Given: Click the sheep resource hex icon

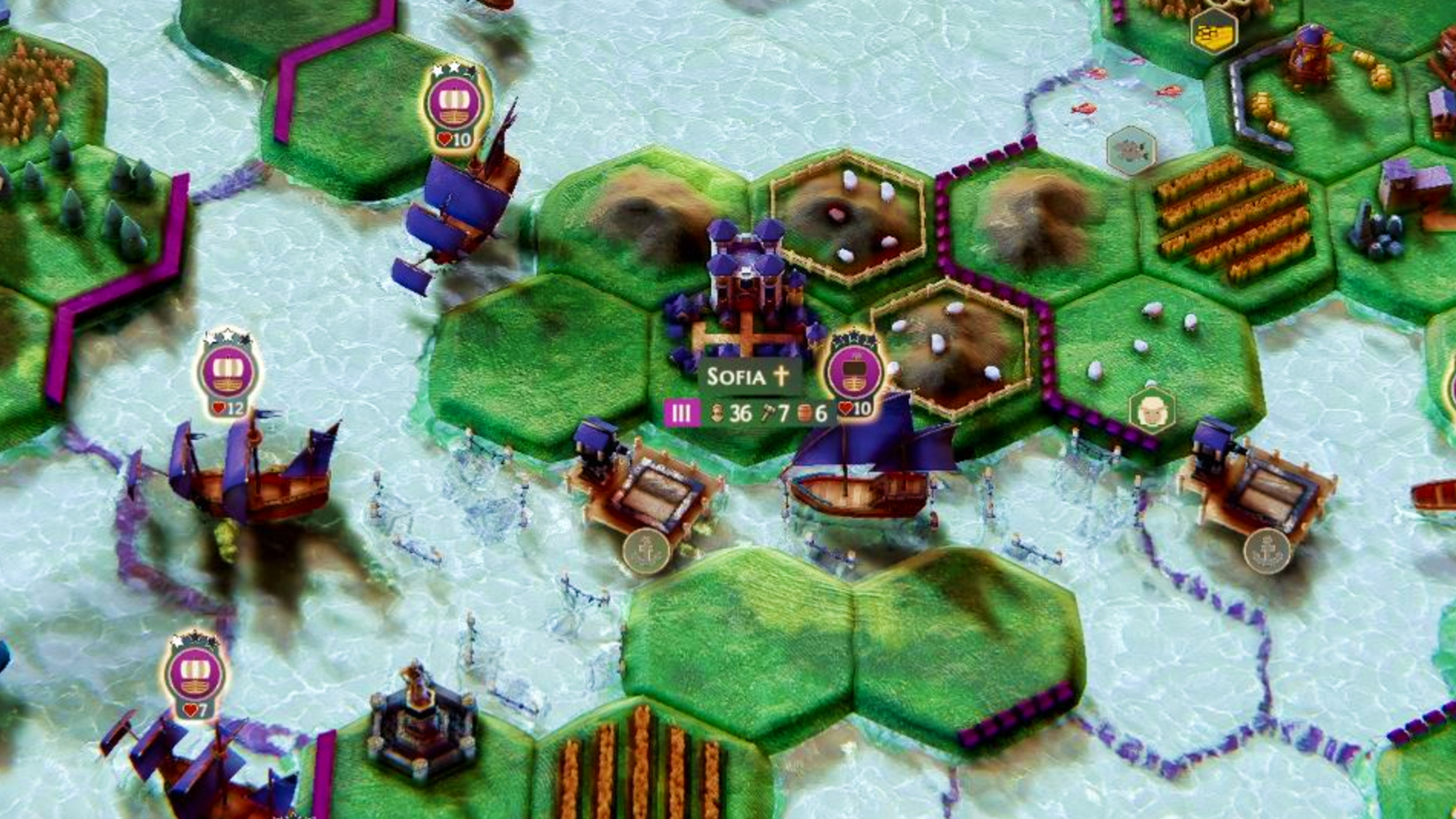Looking at the screenshot, I should 1152,410.
